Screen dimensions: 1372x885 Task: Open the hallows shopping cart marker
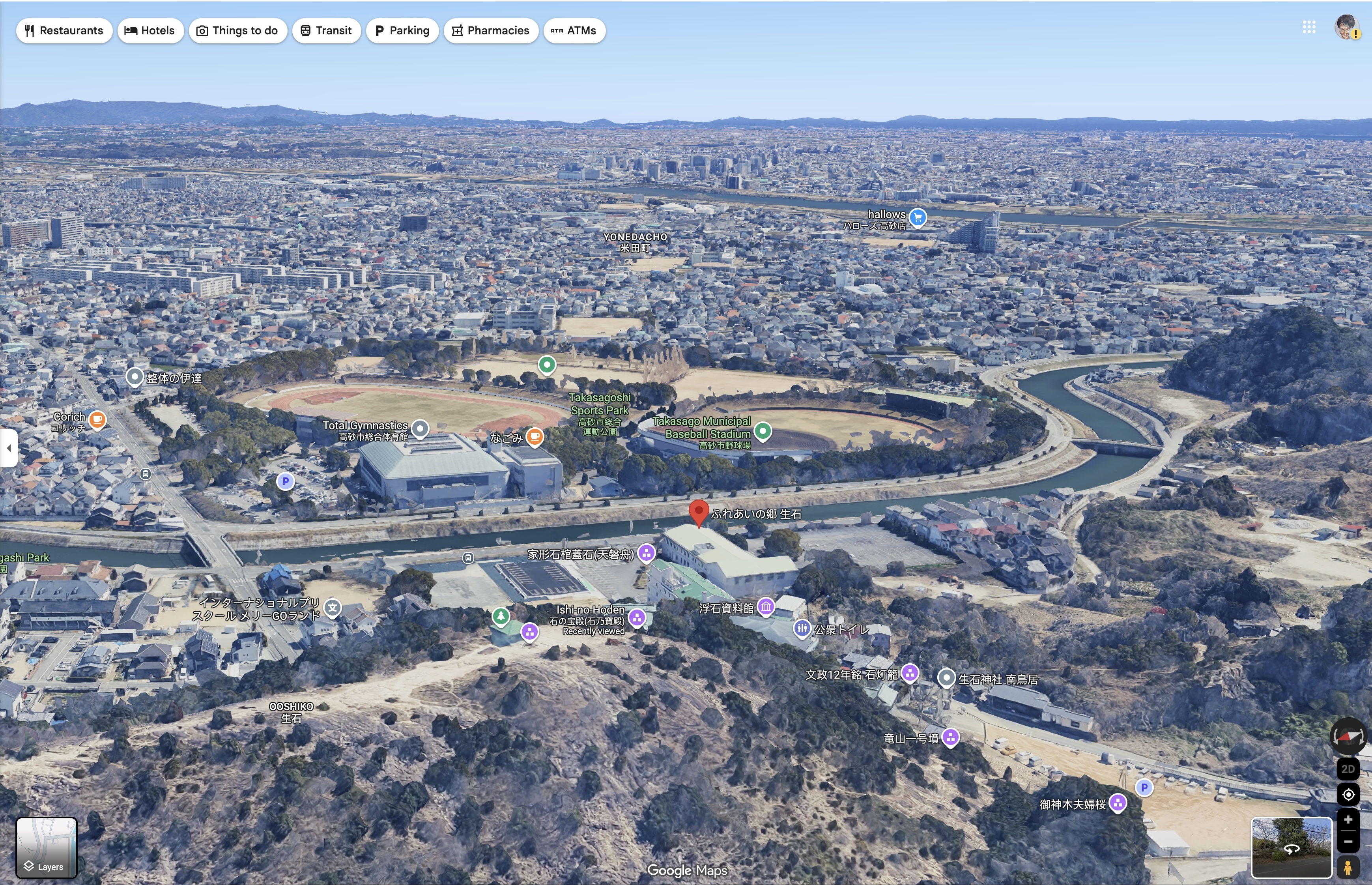pos(918,217)
